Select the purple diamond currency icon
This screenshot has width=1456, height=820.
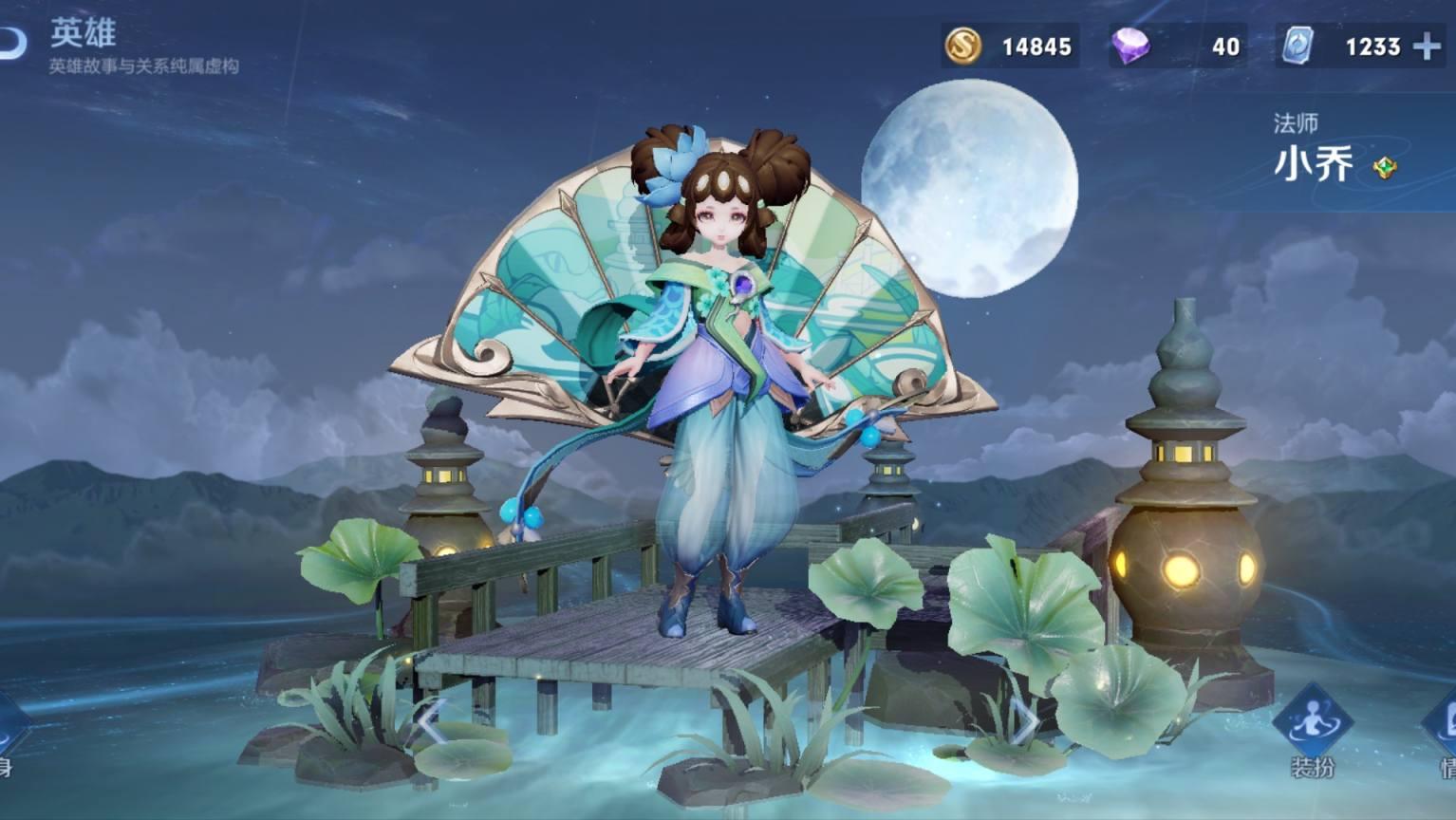click(1130, 47)
